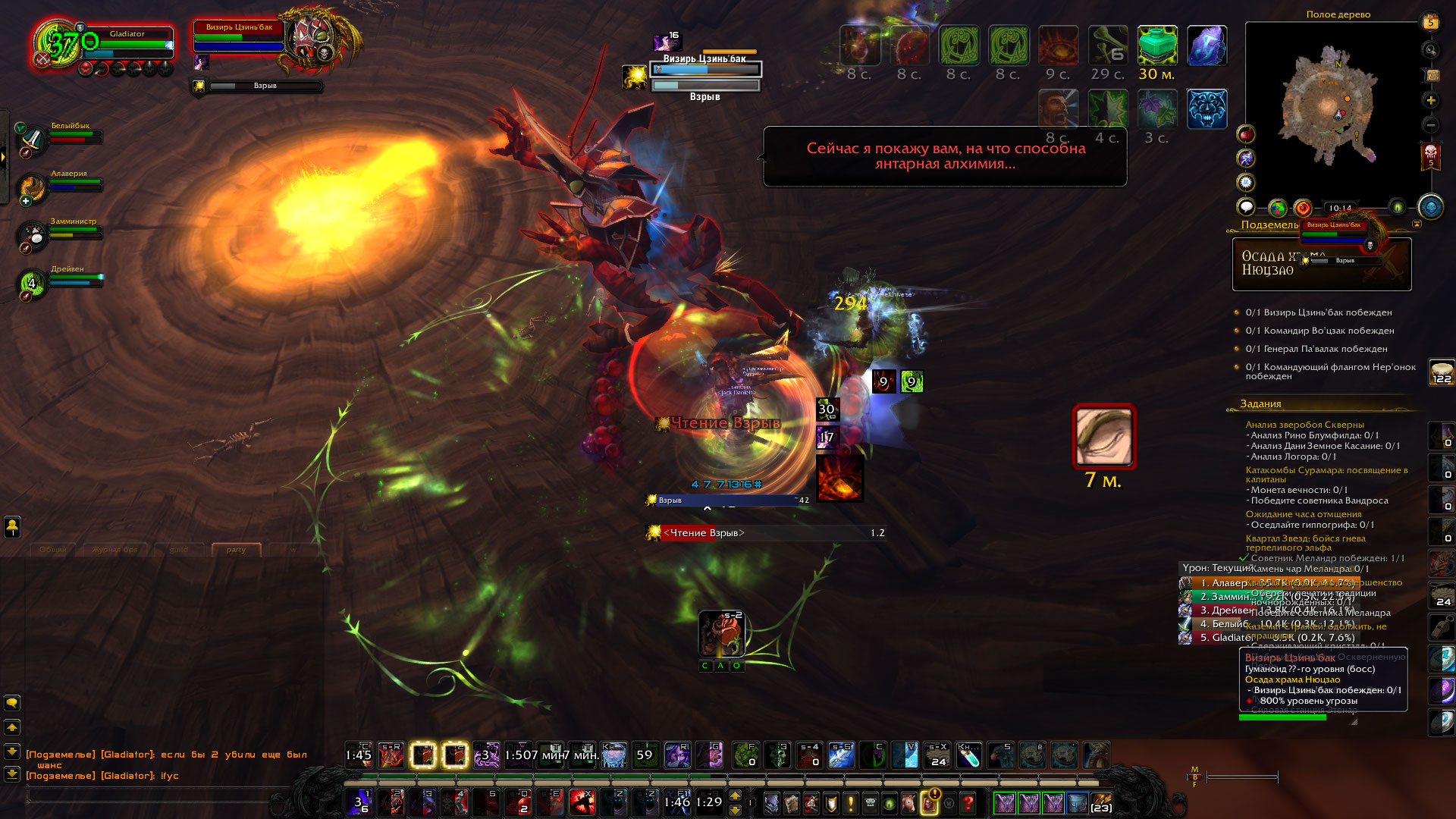Viewport: 1456px width, 819px height.
Task: Use the extra action eye ability button
Action: point(1103,436)
